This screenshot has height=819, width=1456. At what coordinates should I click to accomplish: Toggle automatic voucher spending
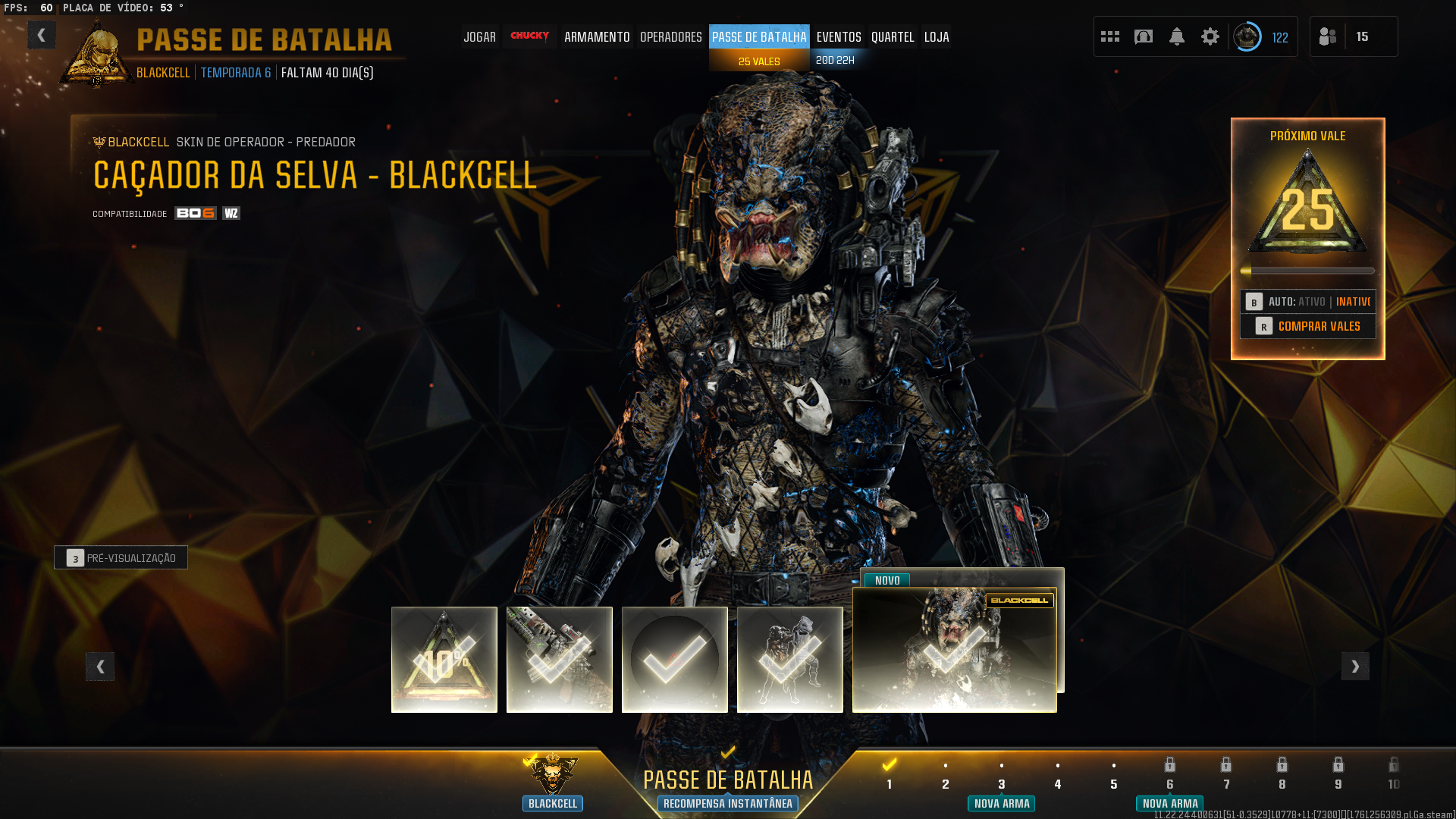click(1308, 302)
